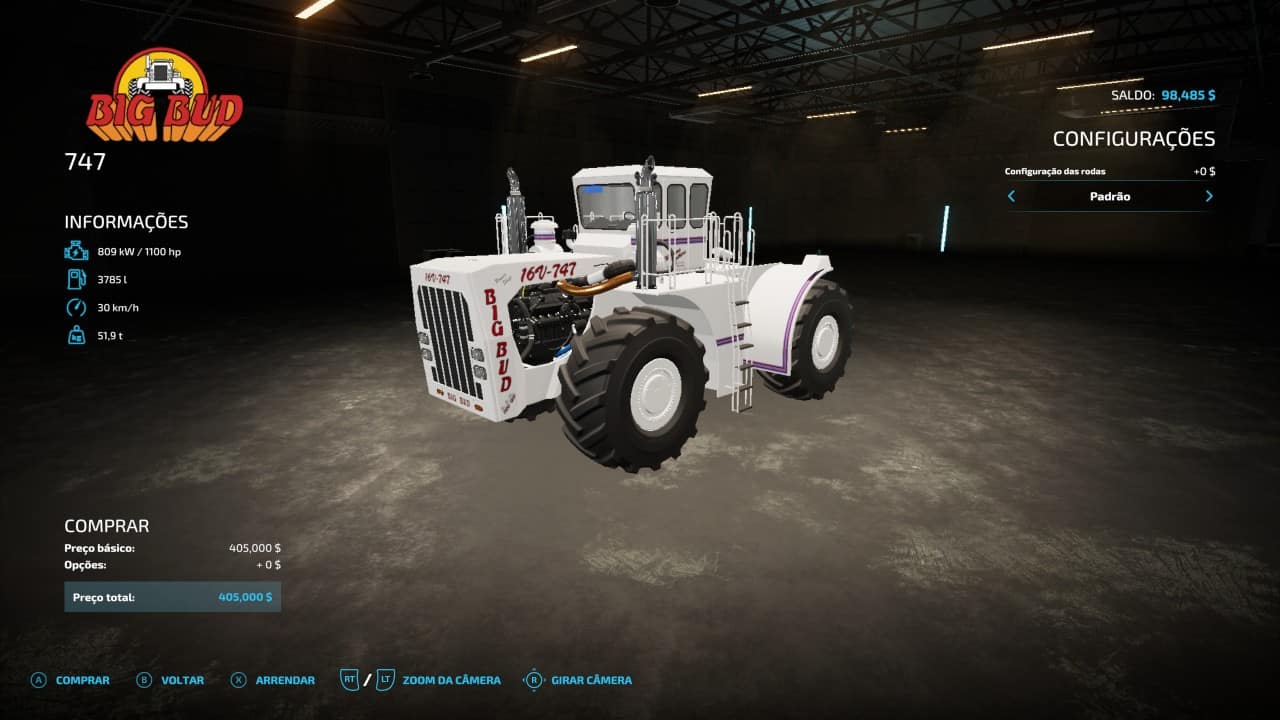This screenshot has width=1280, height=720.
Task: Click the Padrão wheel configuration option
Action: pyautogui.click(x=1110, y=197)
